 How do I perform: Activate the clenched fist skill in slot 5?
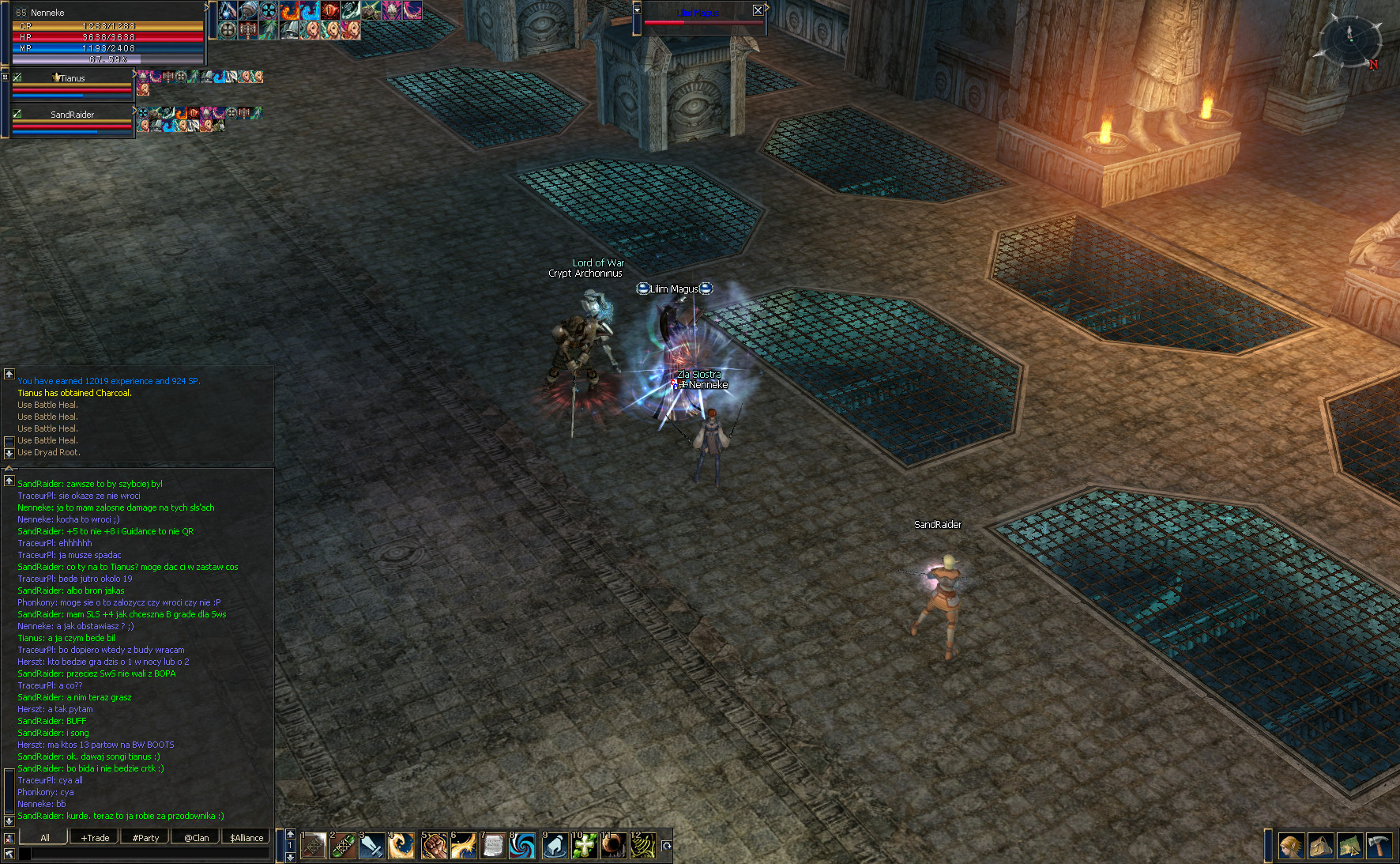[433, 846]
